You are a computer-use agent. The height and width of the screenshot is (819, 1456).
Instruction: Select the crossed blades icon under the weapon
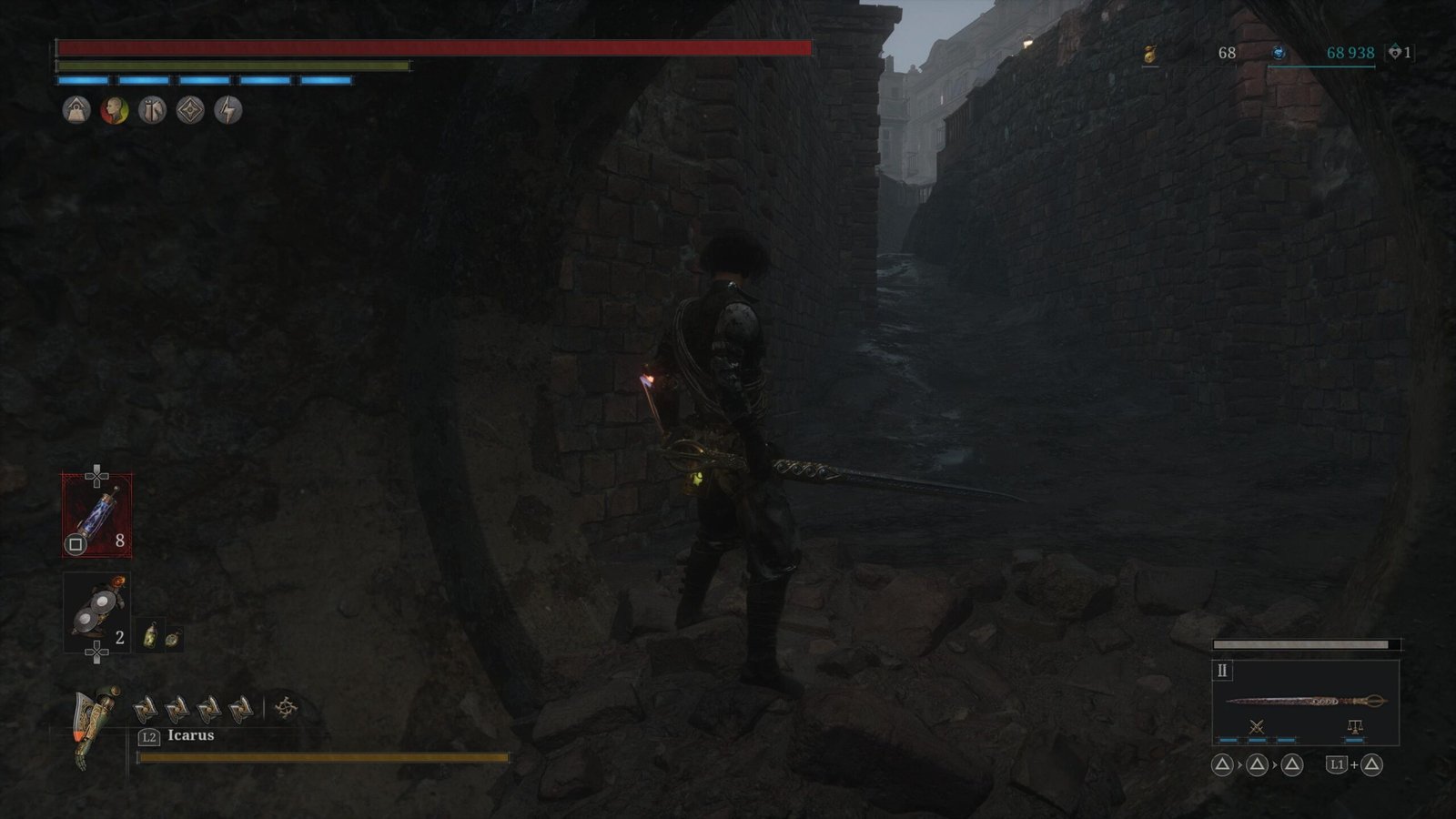1257,726
